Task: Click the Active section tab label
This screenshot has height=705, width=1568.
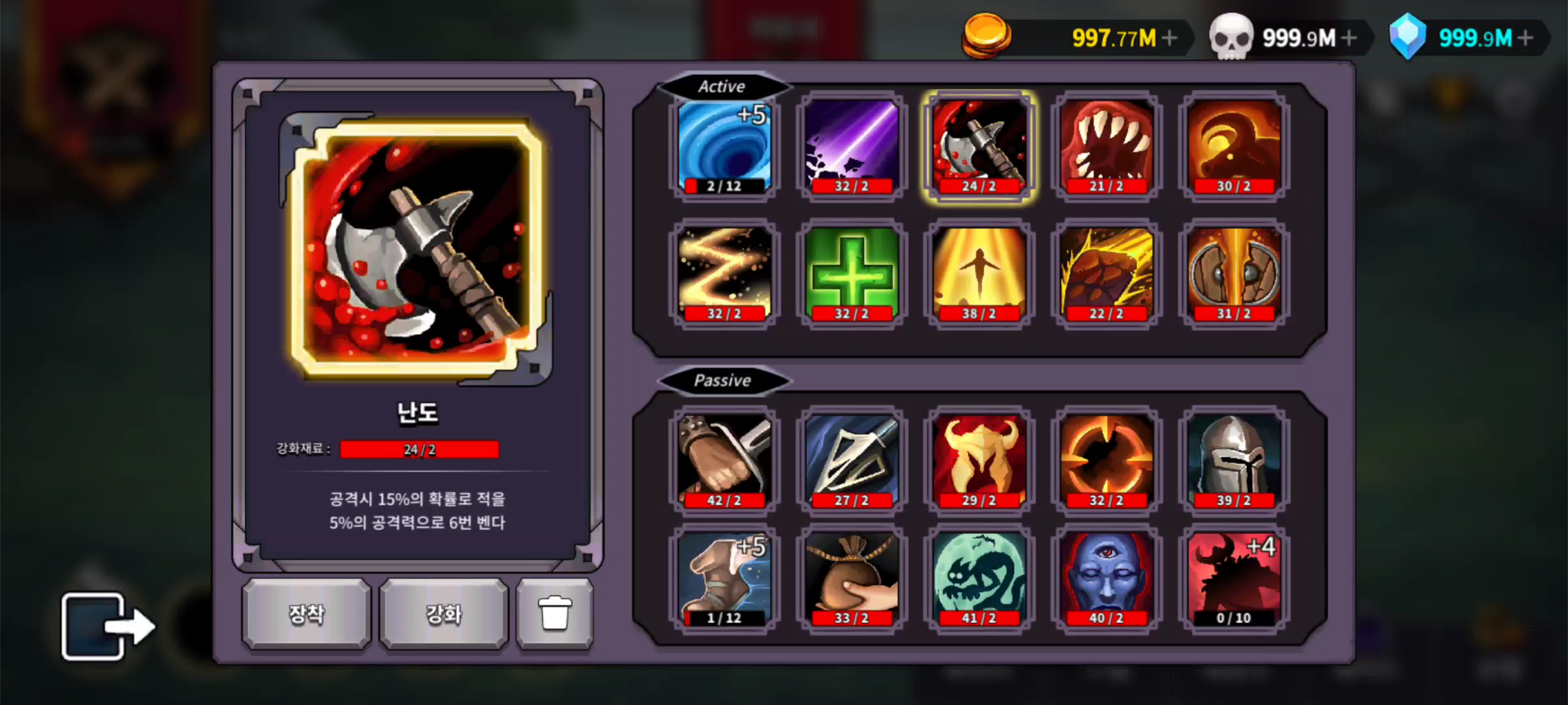Action: pos(722,87)
